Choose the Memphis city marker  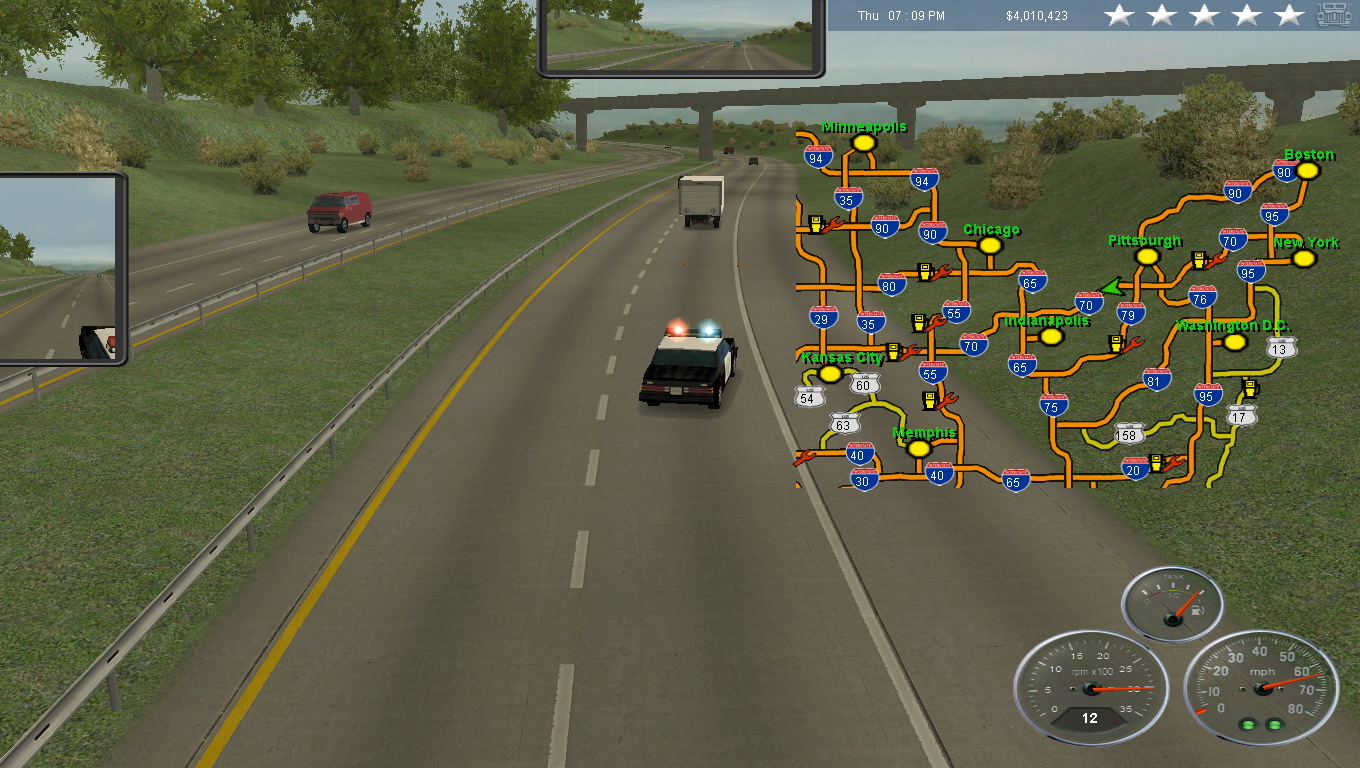tap(919, 449)
